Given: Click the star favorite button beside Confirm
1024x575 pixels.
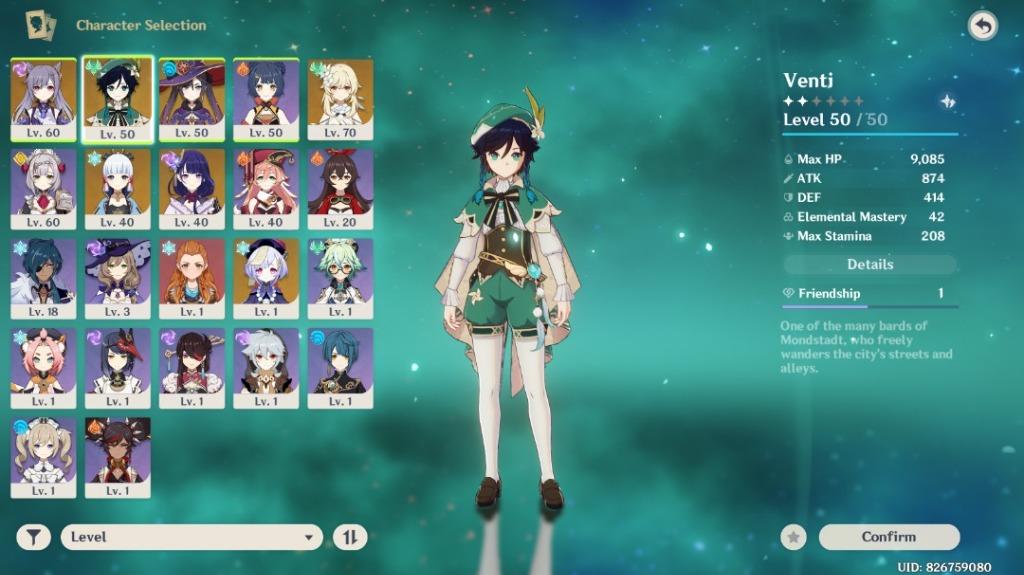Looking at the screenshot, I should pos(794,537).
